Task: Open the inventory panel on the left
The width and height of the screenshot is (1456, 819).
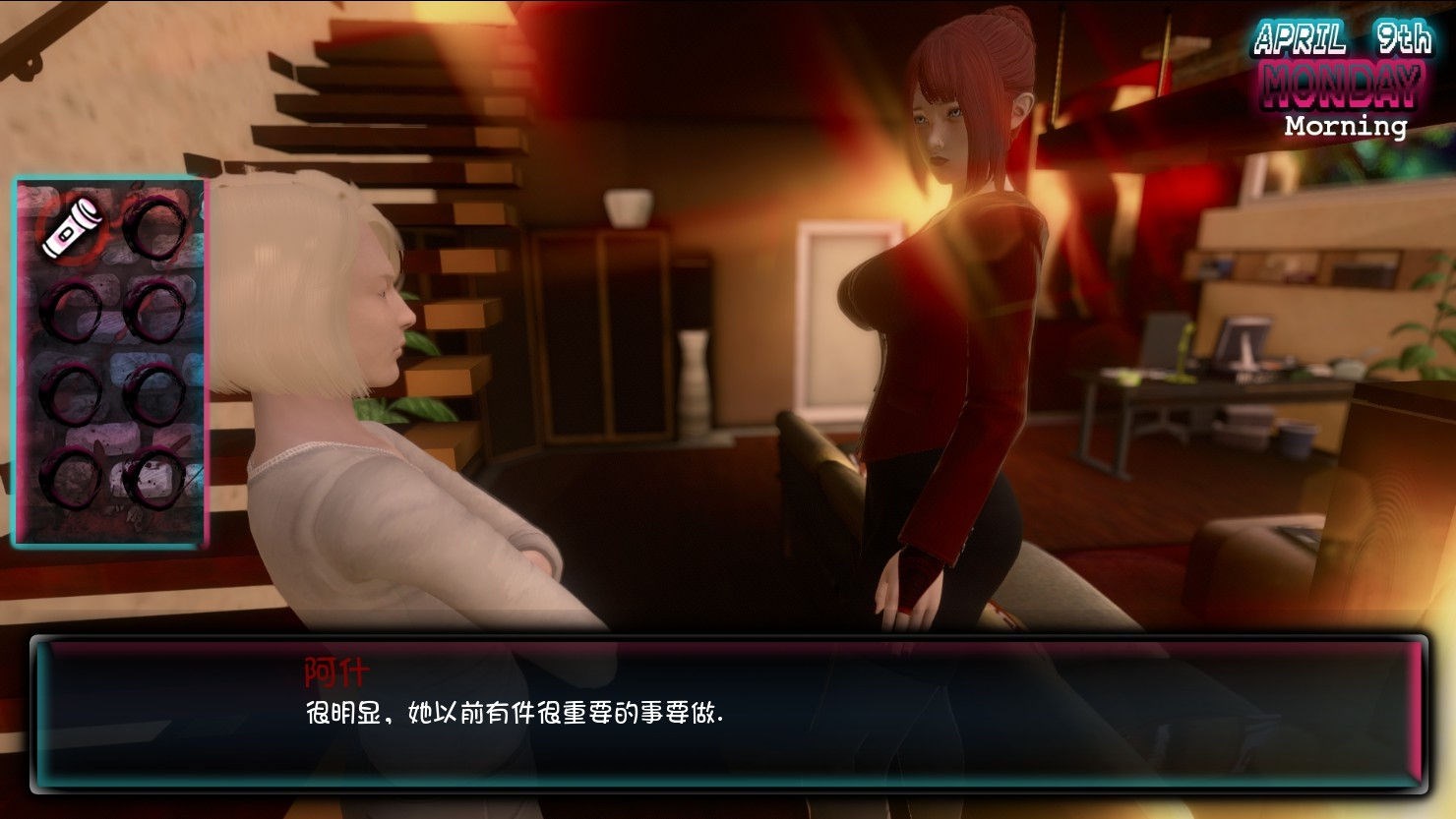Action: [110, 359]
